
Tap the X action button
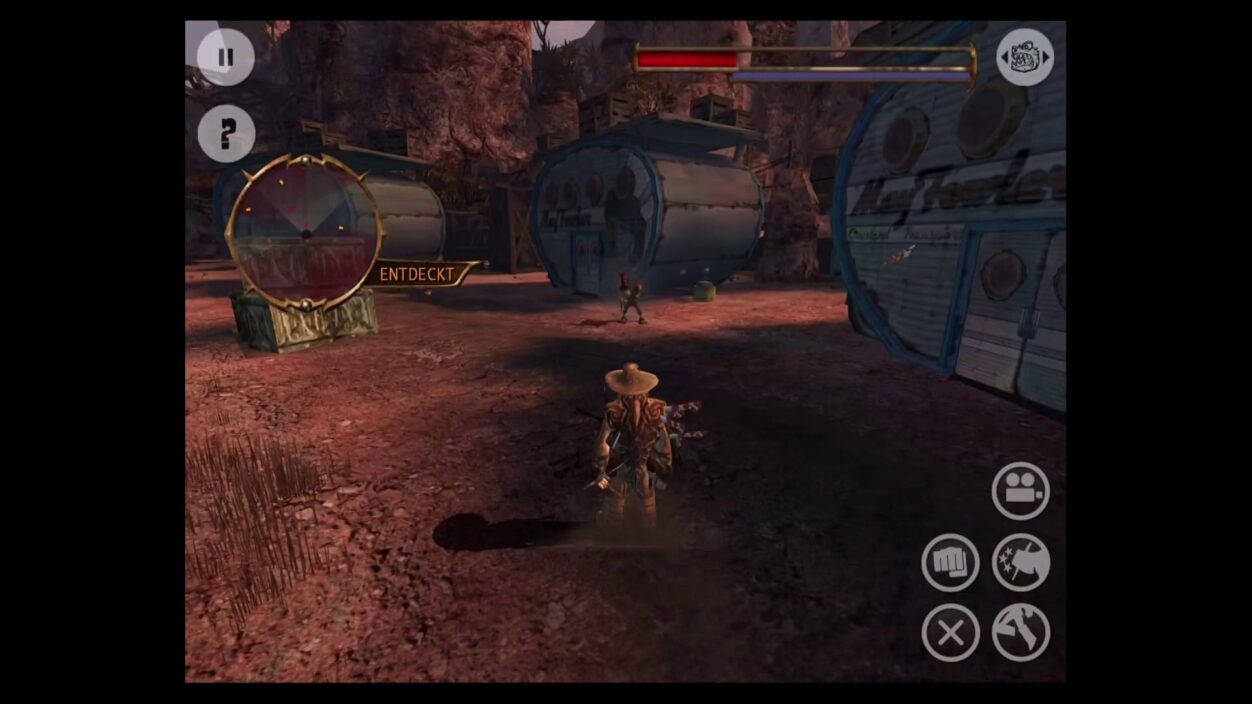[949, 632]
